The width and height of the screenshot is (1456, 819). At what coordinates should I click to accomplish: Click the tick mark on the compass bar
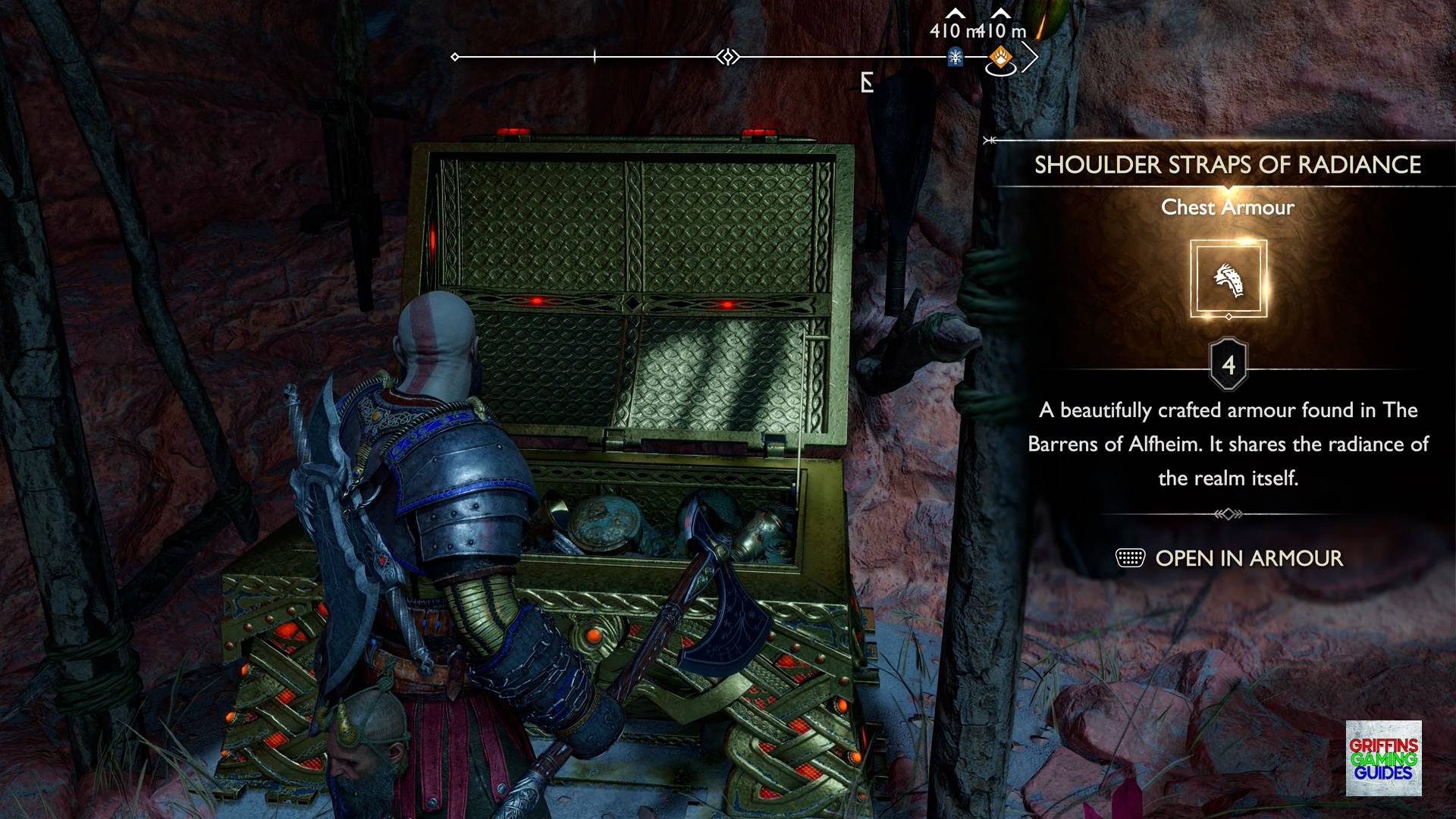click(x=594, y=55)
